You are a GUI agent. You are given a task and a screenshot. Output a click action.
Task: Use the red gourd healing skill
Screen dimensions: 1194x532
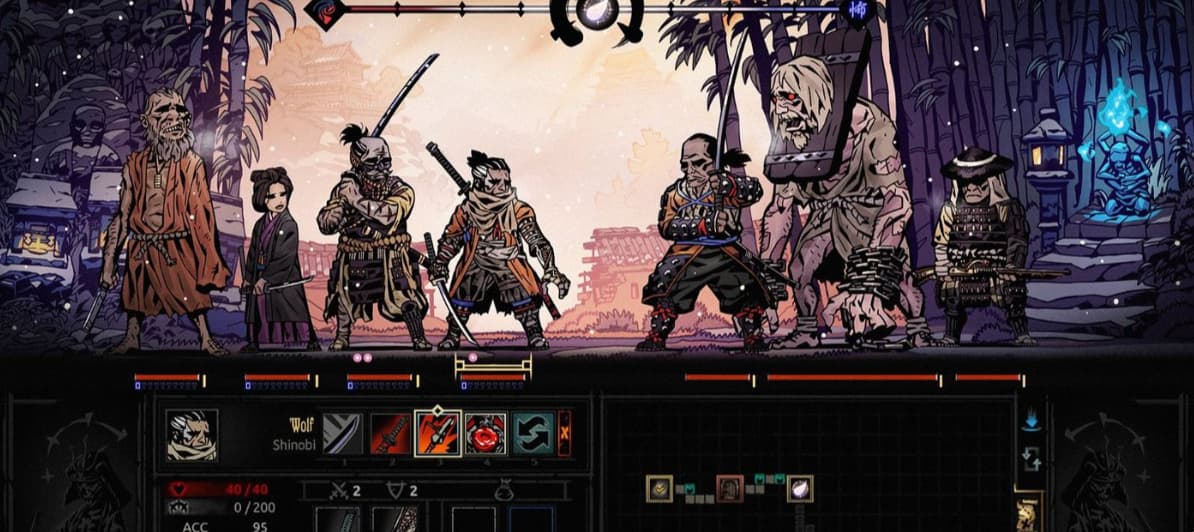486,434
